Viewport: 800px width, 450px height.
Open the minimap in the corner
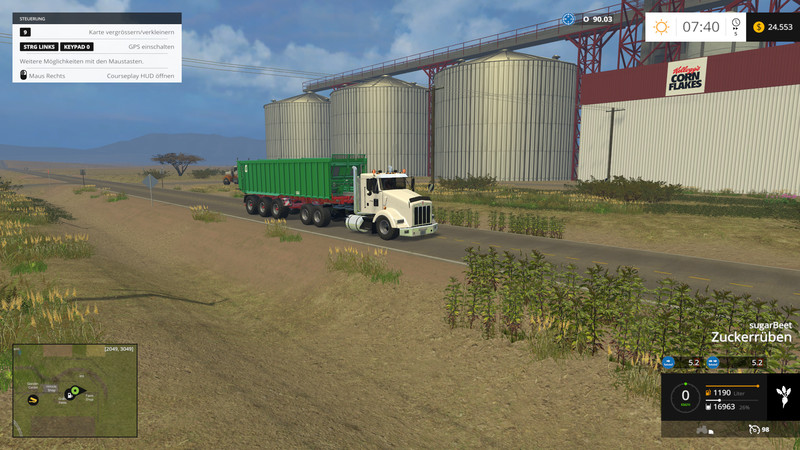click(75, 390)
